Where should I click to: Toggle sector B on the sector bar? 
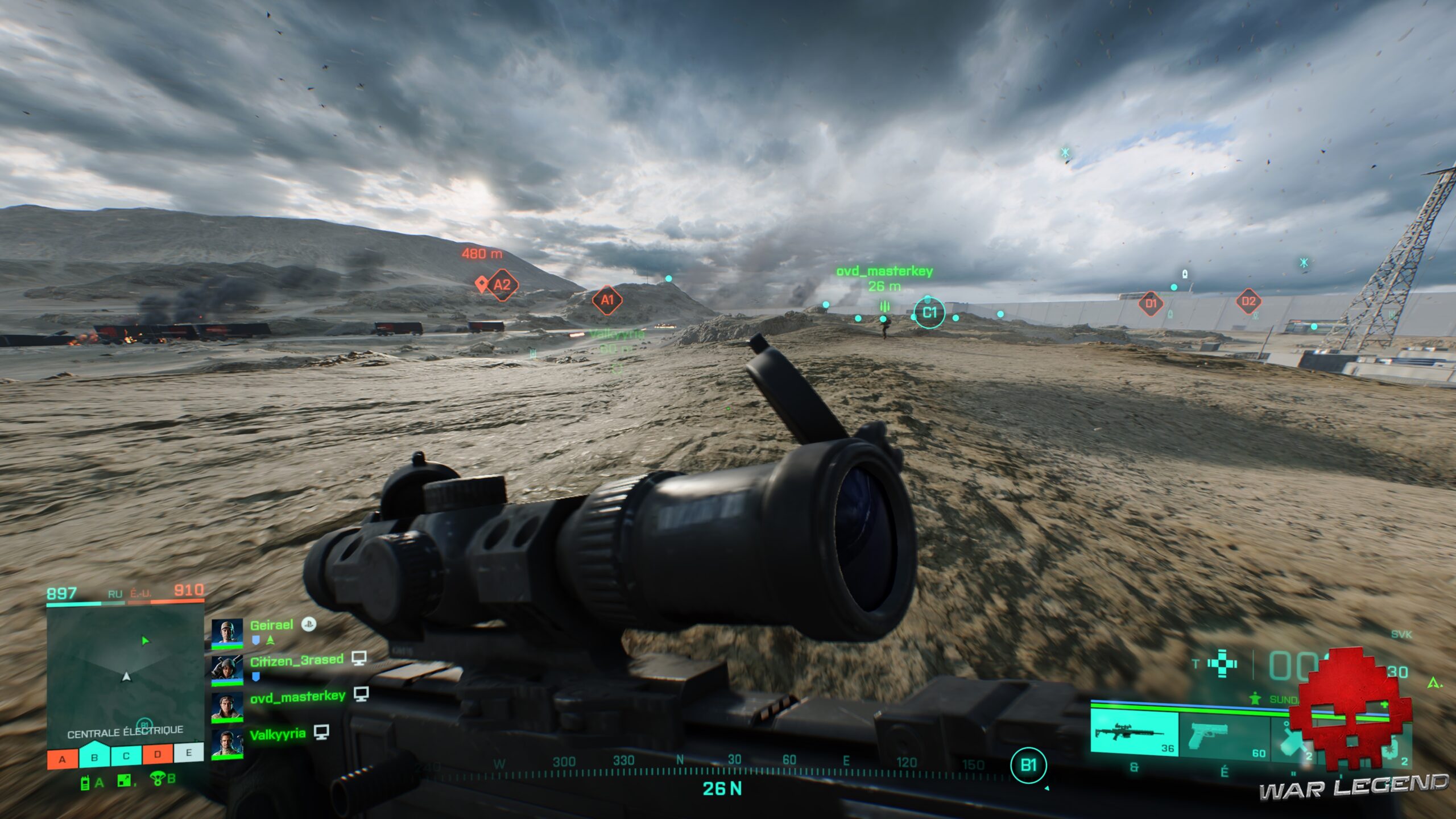coord(94,756)
